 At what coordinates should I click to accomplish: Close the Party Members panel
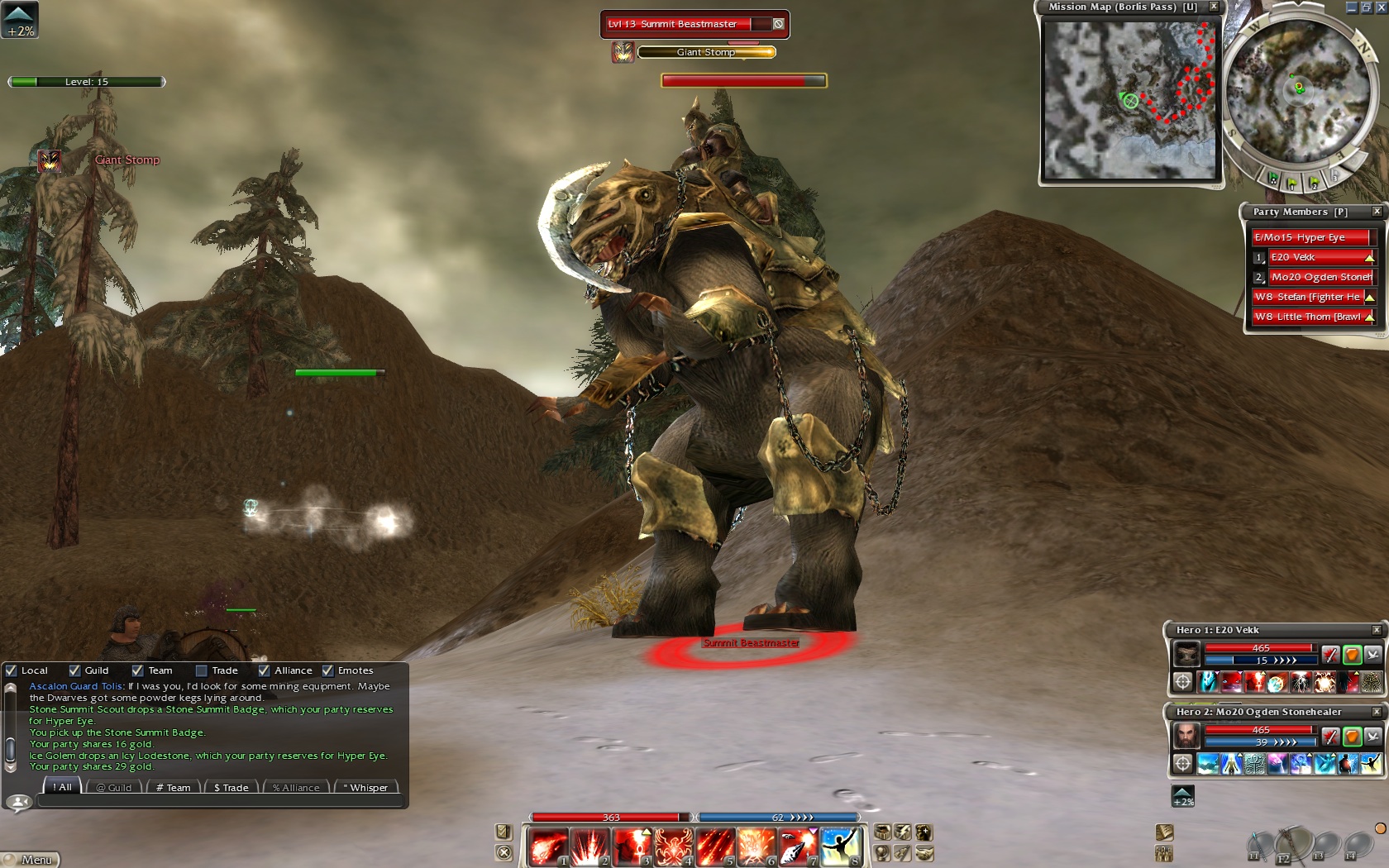coord(1377,212)
